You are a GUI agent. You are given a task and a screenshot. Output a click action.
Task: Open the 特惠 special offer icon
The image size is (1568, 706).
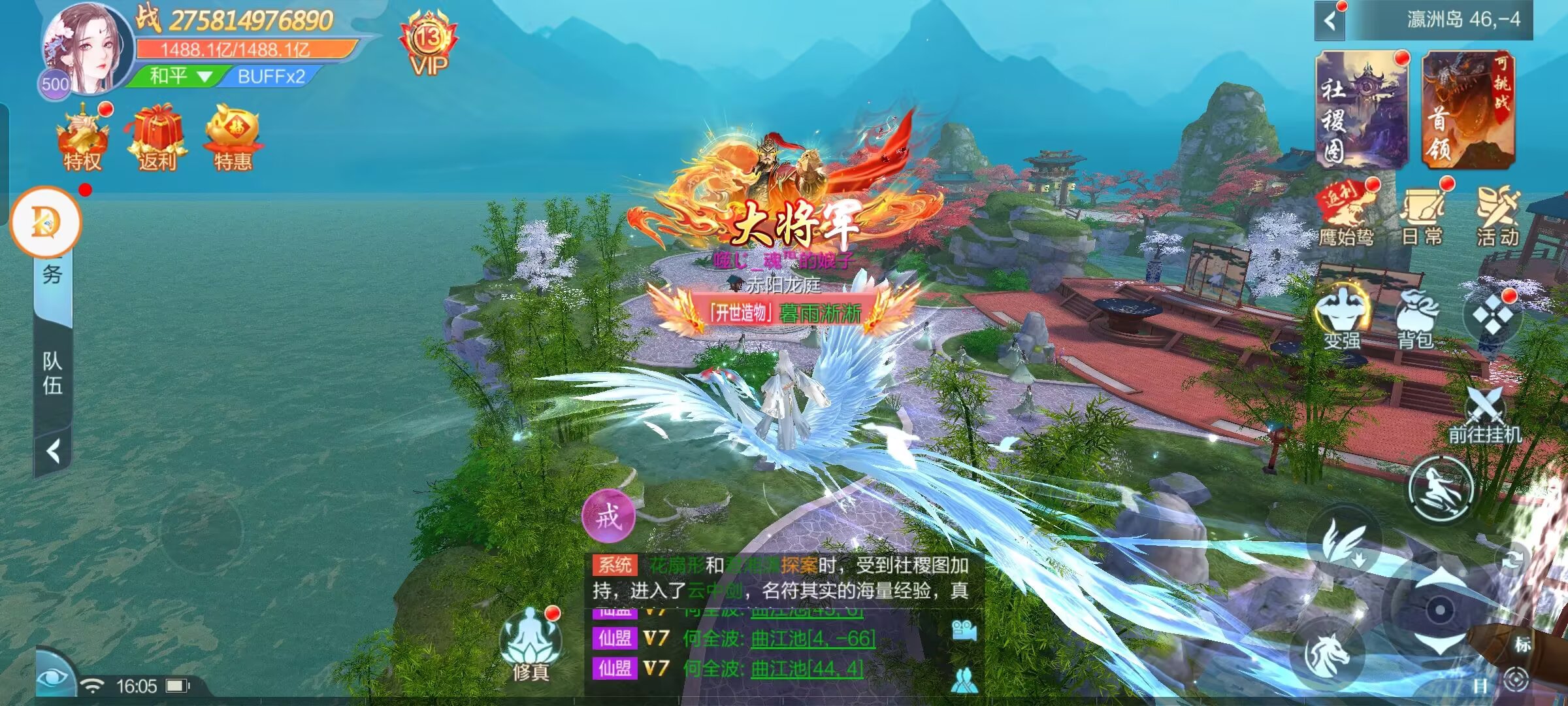[x=233, y=138]
